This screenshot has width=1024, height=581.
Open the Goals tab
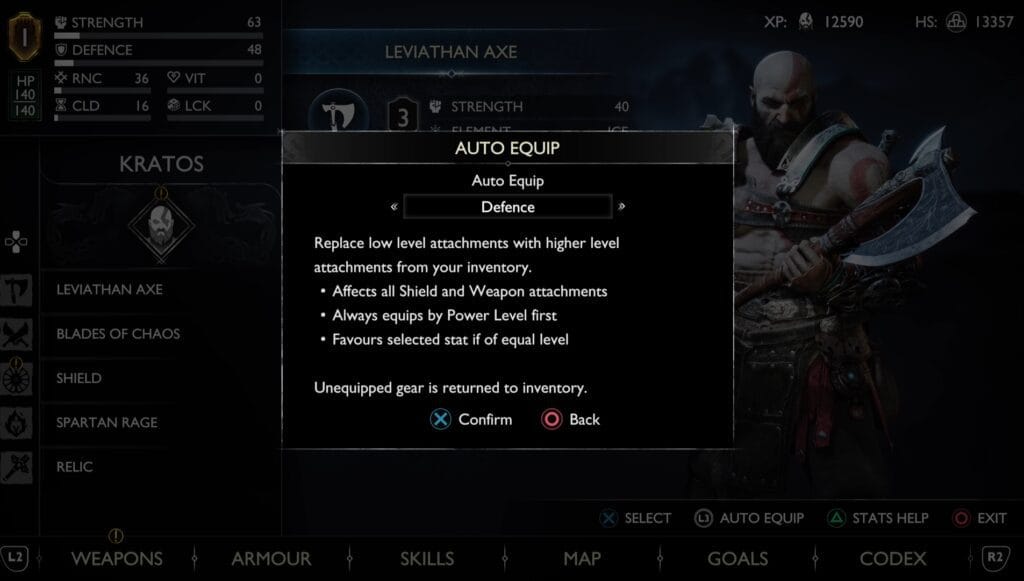pos(738,558)
